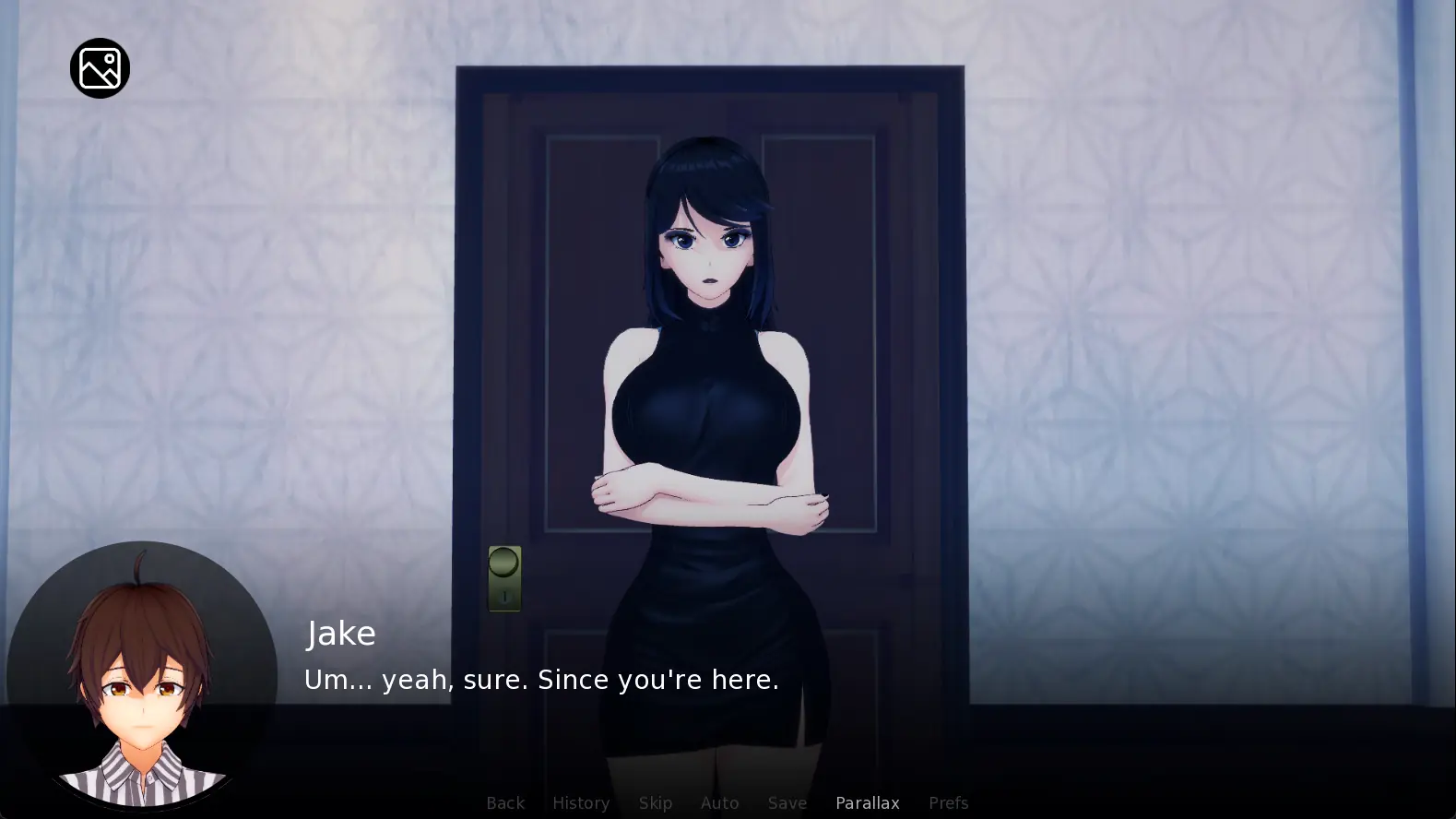
Task: Open the image gallery icon
Action: pos(100,68)
